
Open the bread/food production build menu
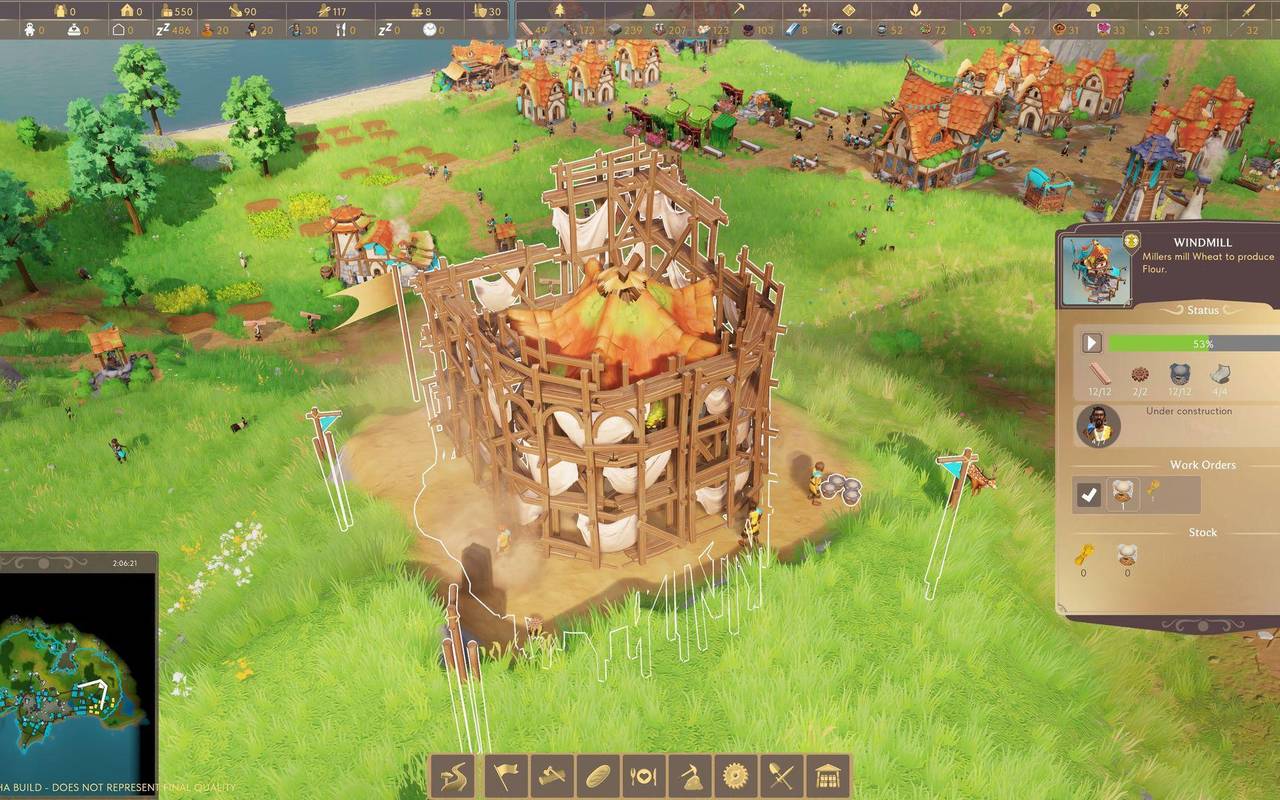(597, 775)
